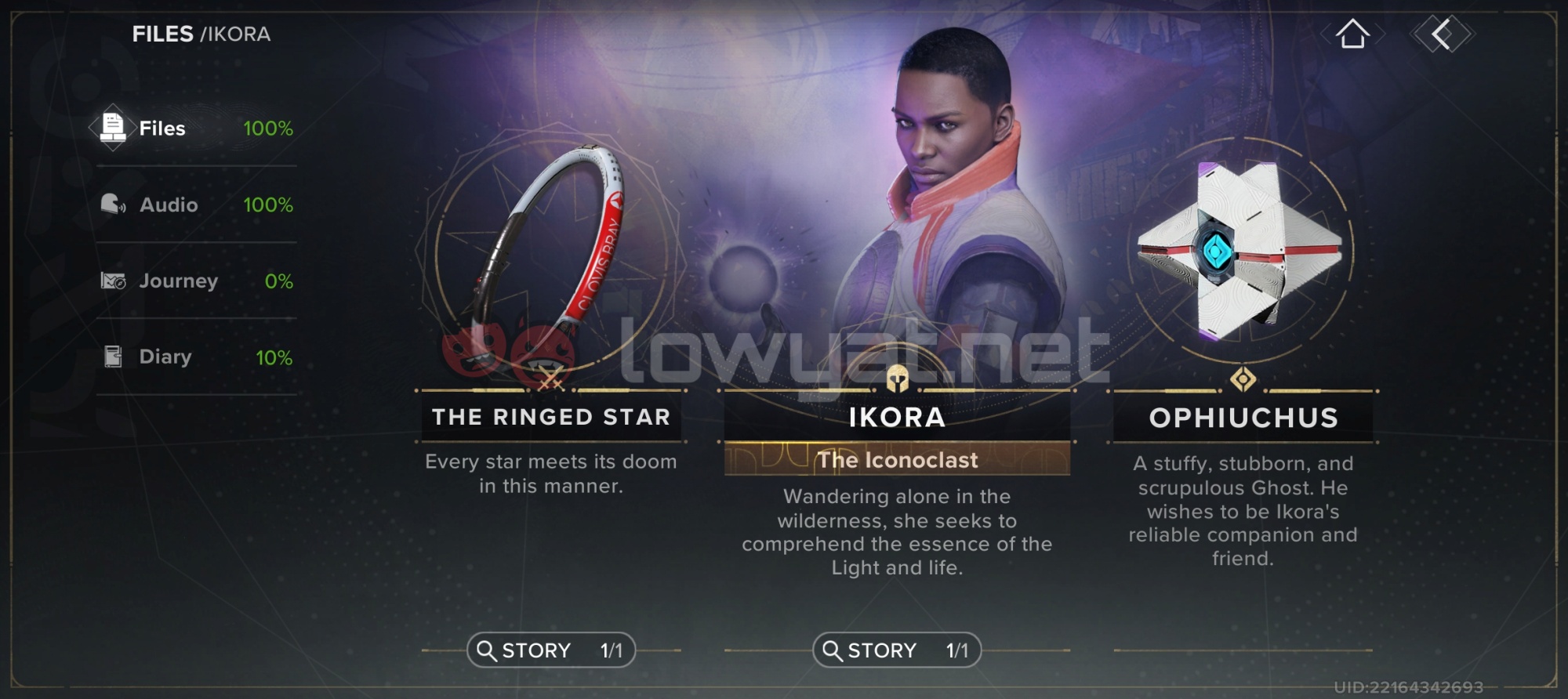Open The Ringed Star story

click(550, 650)
